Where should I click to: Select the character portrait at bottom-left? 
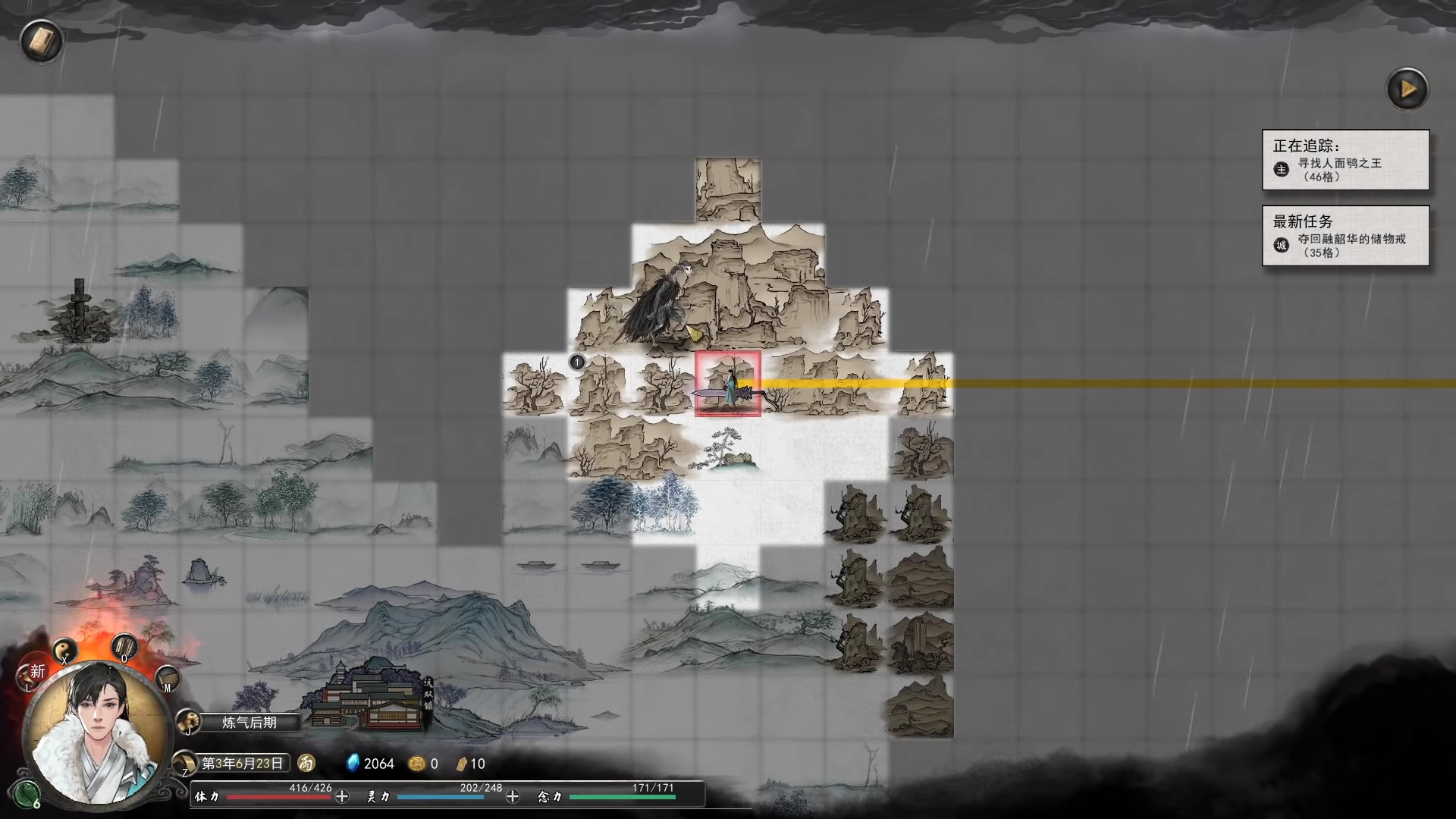point(95,732)
